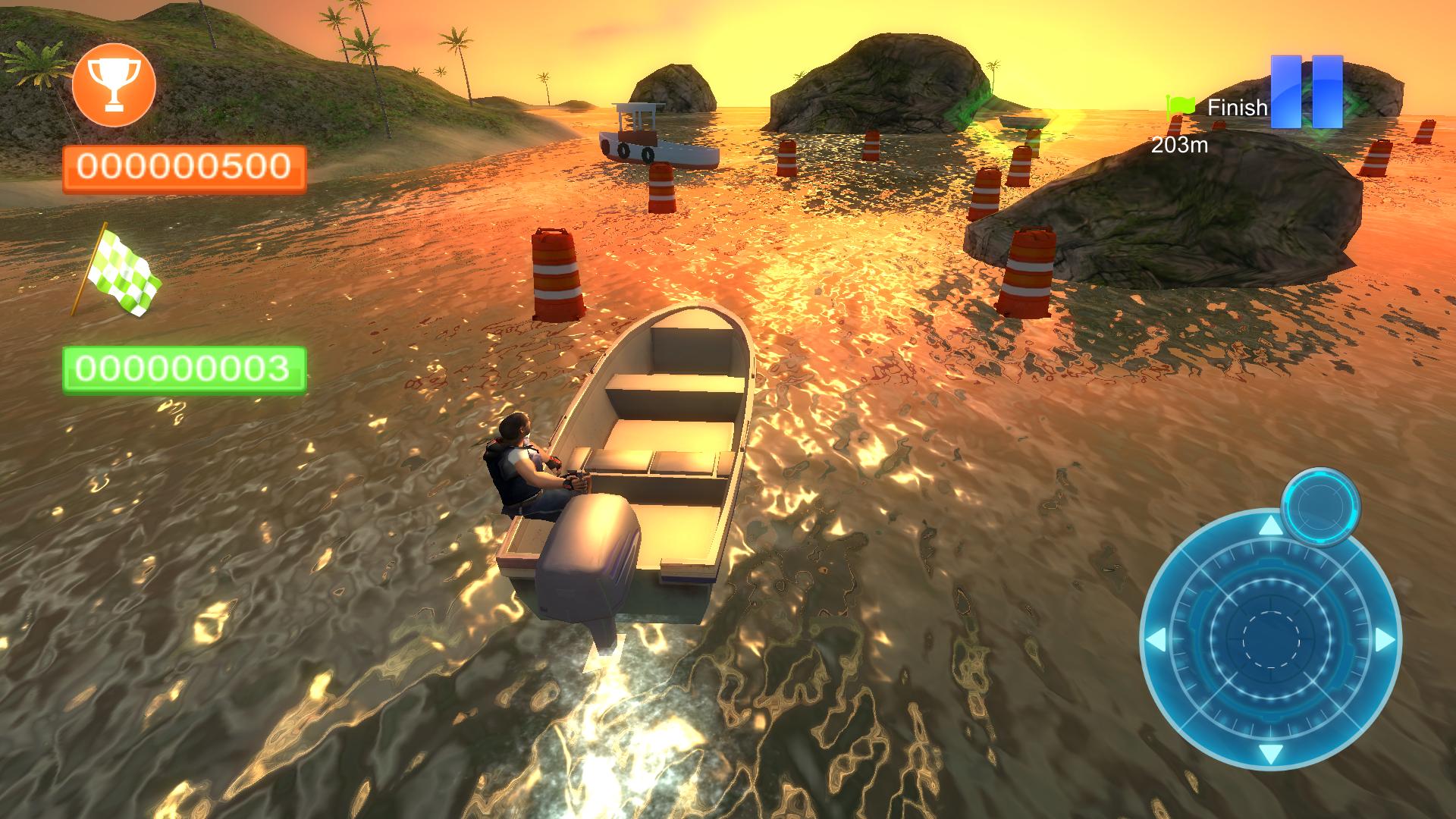Screen dimensions: 1456x819
Task: Pause the game with the blue pause button
Action: pyautogui.click(x=1307, y=91)
